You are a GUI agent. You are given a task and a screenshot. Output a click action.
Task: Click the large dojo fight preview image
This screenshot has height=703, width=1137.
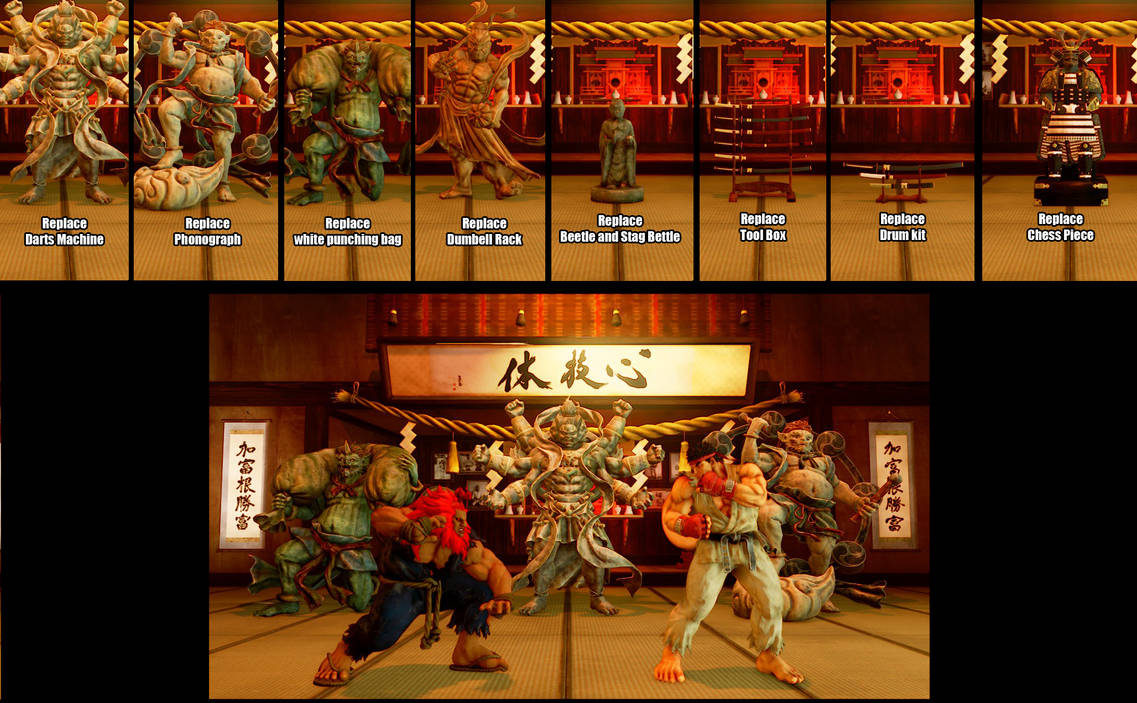pos(569,496)
